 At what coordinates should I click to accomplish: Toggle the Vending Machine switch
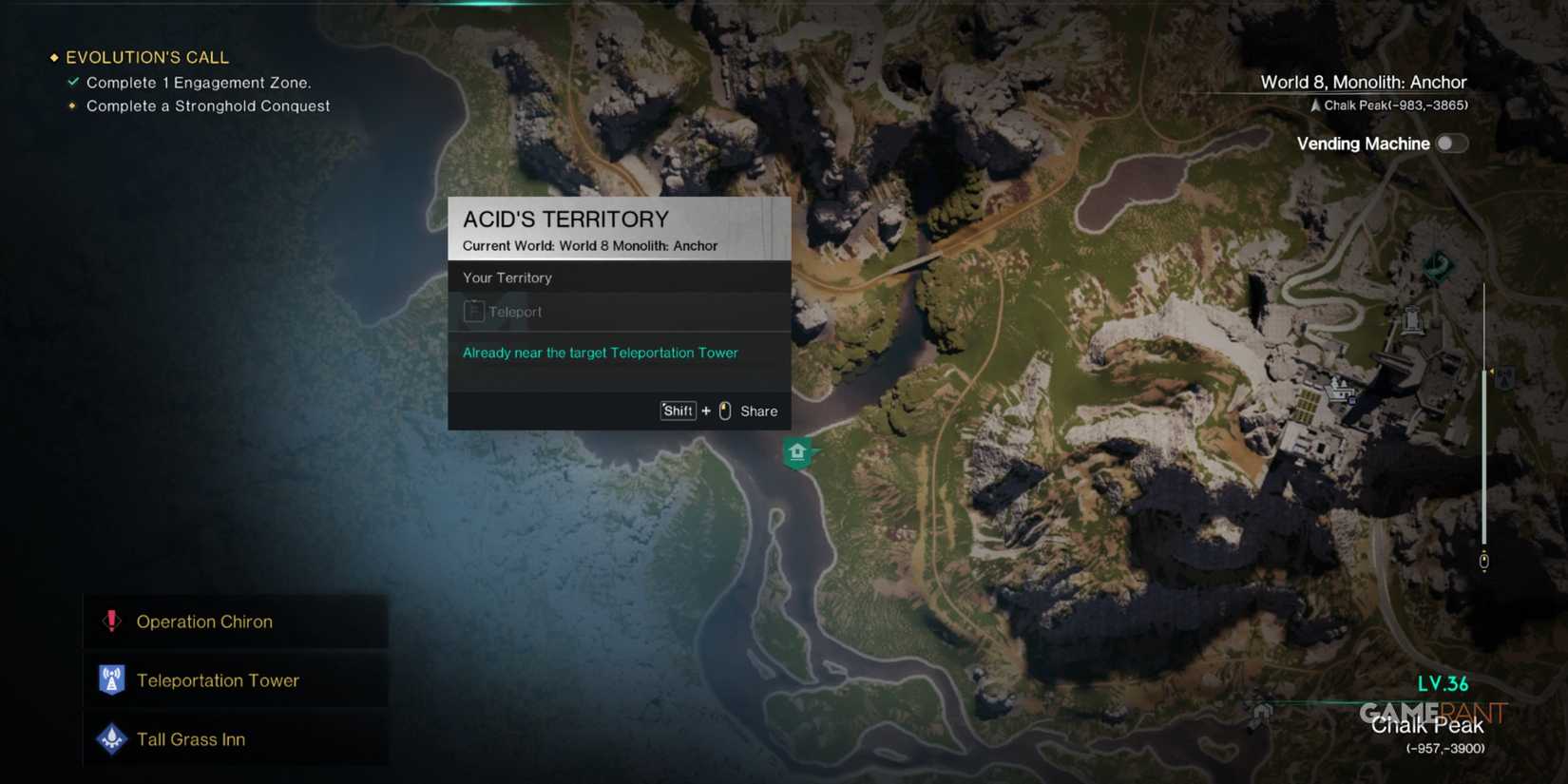coord(1451,143)
